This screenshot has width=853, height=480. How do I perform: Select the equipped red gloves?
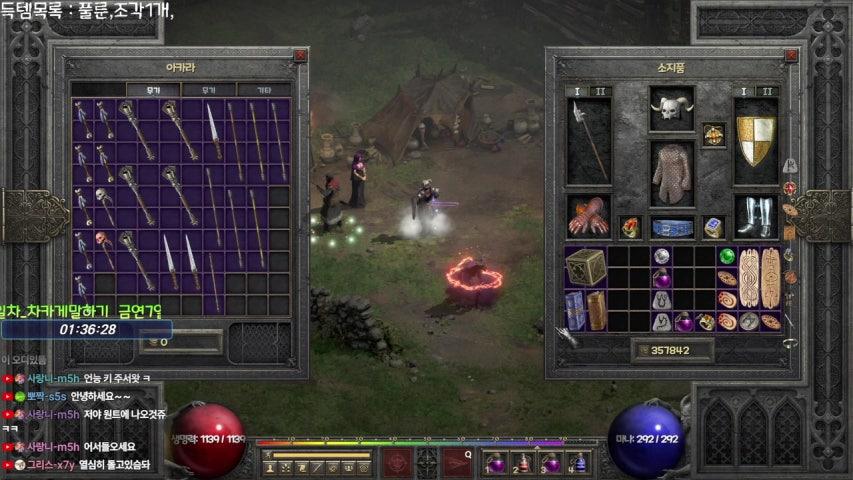pos(588,216)
